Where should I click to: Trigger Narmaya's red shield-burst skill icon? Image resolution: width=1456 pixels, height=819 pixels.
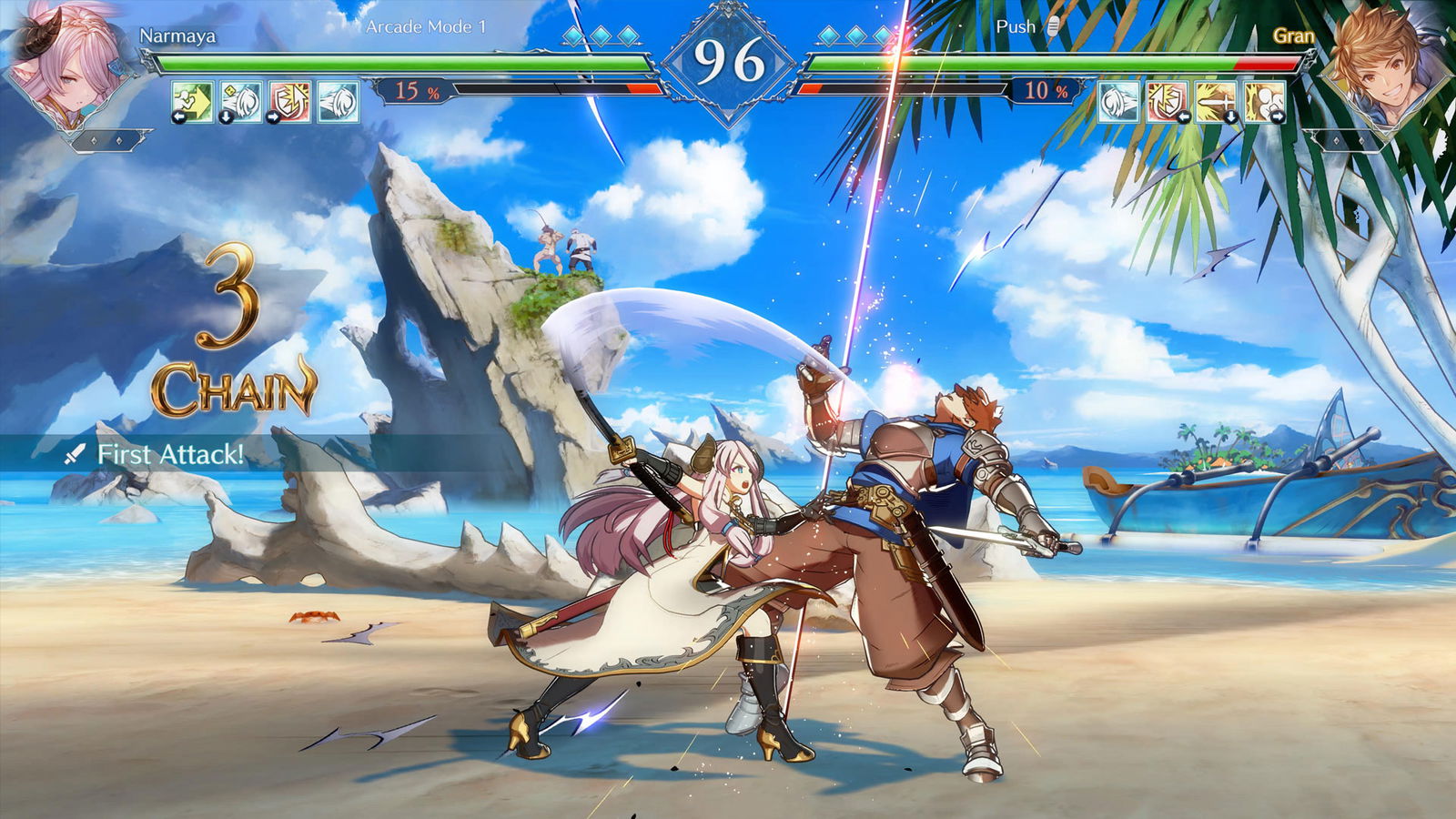coord(290,102)
